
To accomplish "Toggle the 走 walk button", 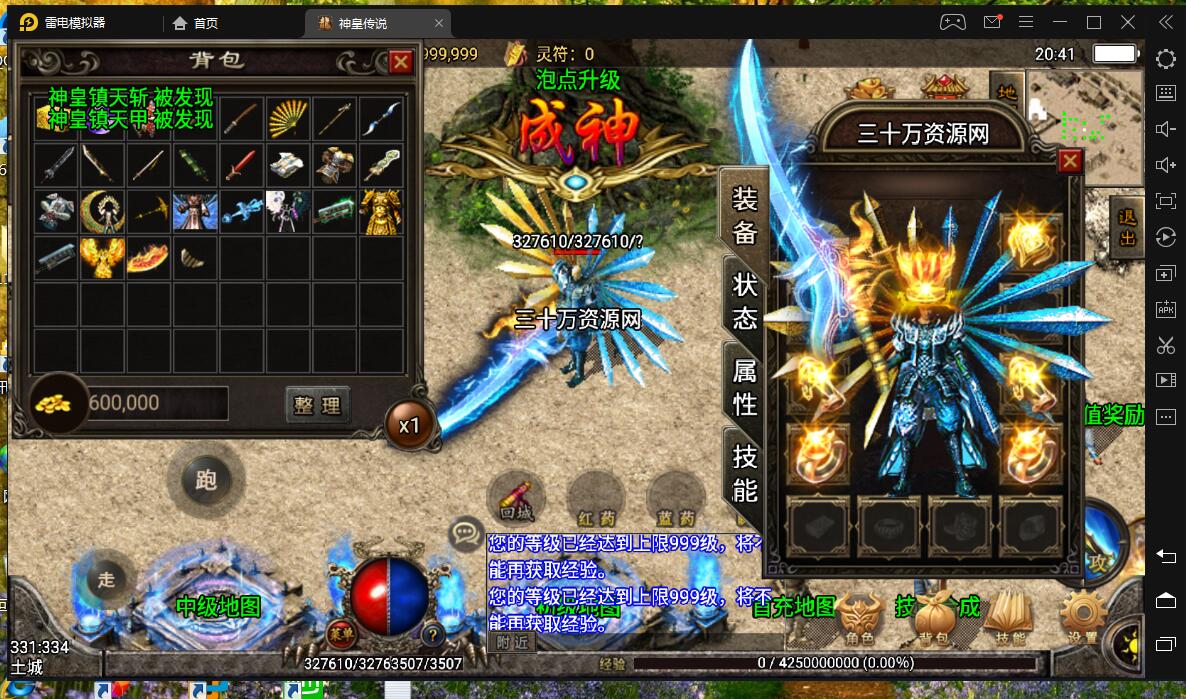I will tap(107, 579).
